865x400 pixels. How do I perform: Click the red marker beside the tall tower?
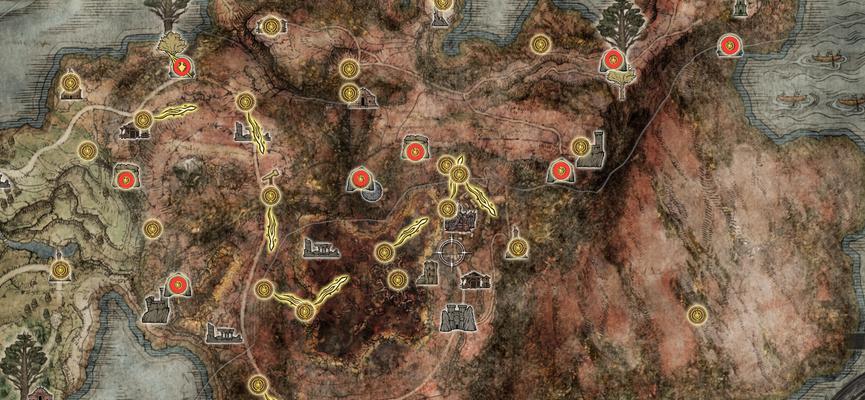(x=562, y=171)
